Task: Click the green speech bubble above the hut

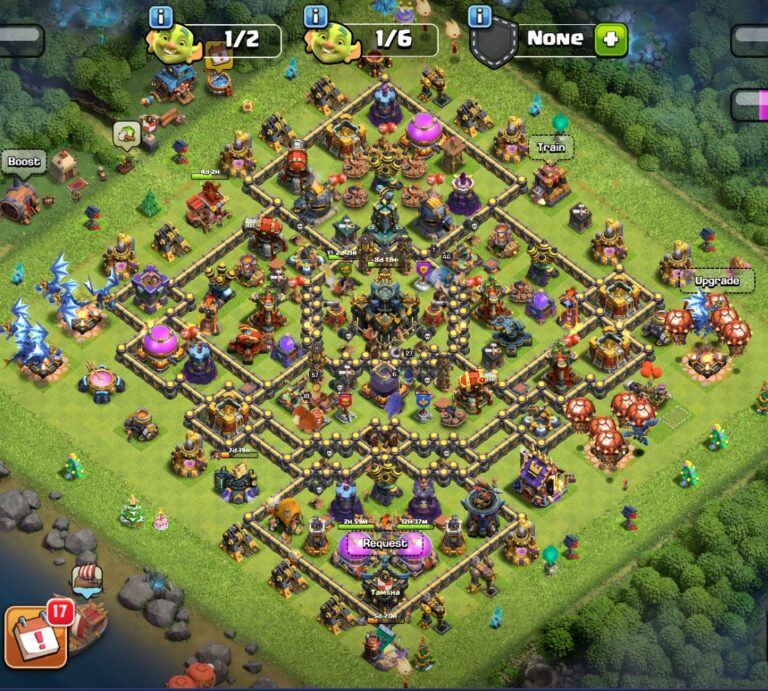Action: (x=126, y=133)
